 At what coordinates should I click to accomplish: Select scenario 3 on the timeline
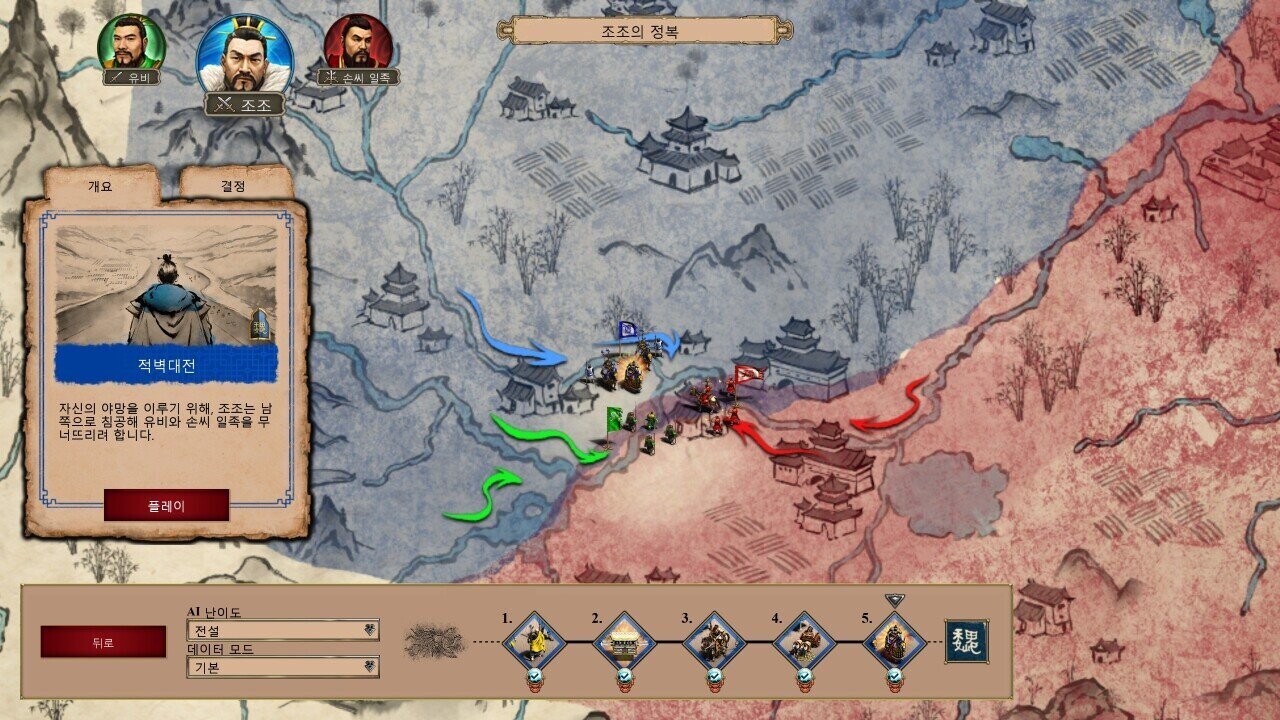tap(714, 641)
